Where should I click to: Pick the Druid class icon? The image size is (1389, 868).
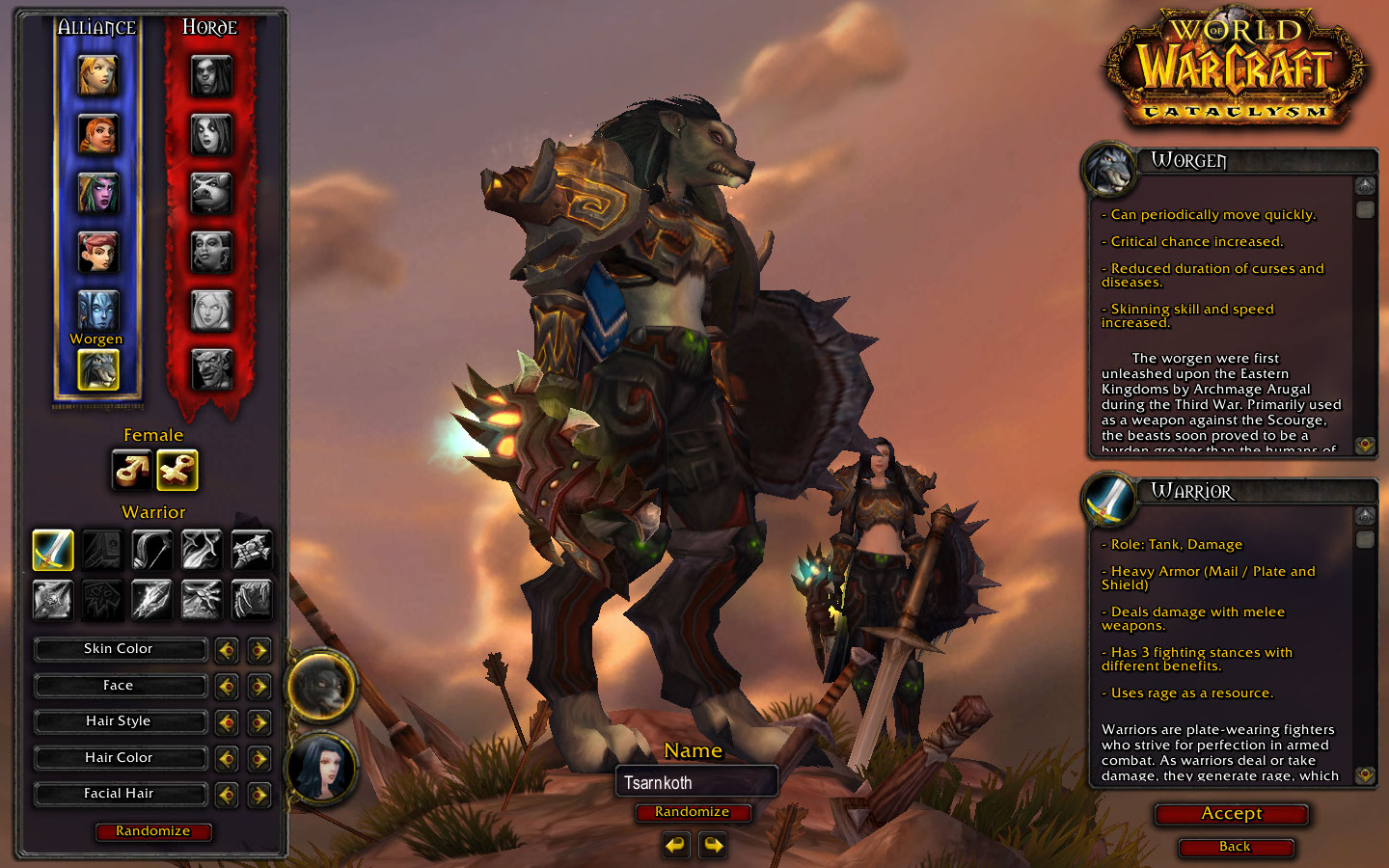click(252, 599)
